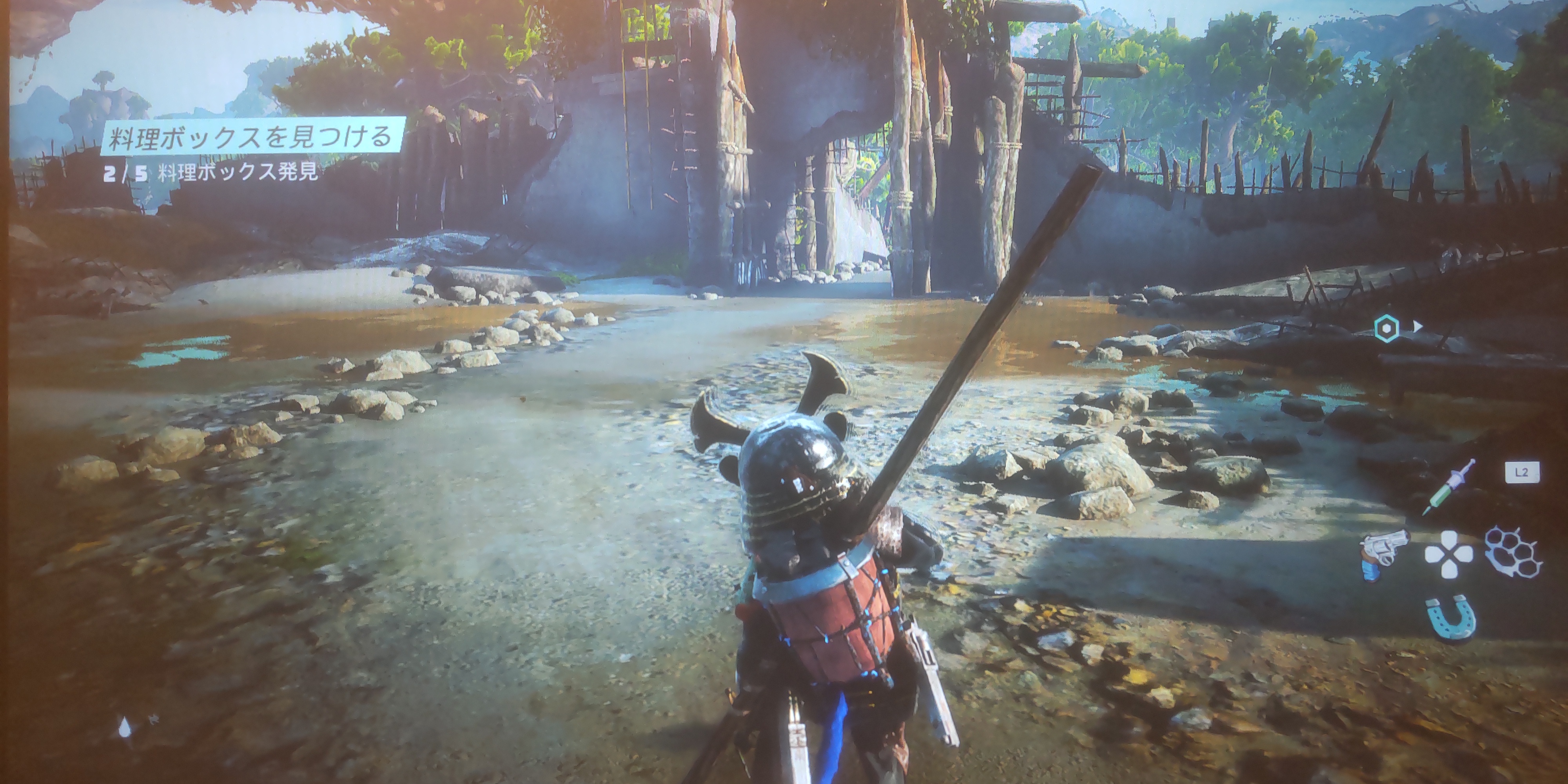Click the cyan hexagon objective marker
The image size is (1568, 784).
pyautogui.click(x=1386, y=329)
